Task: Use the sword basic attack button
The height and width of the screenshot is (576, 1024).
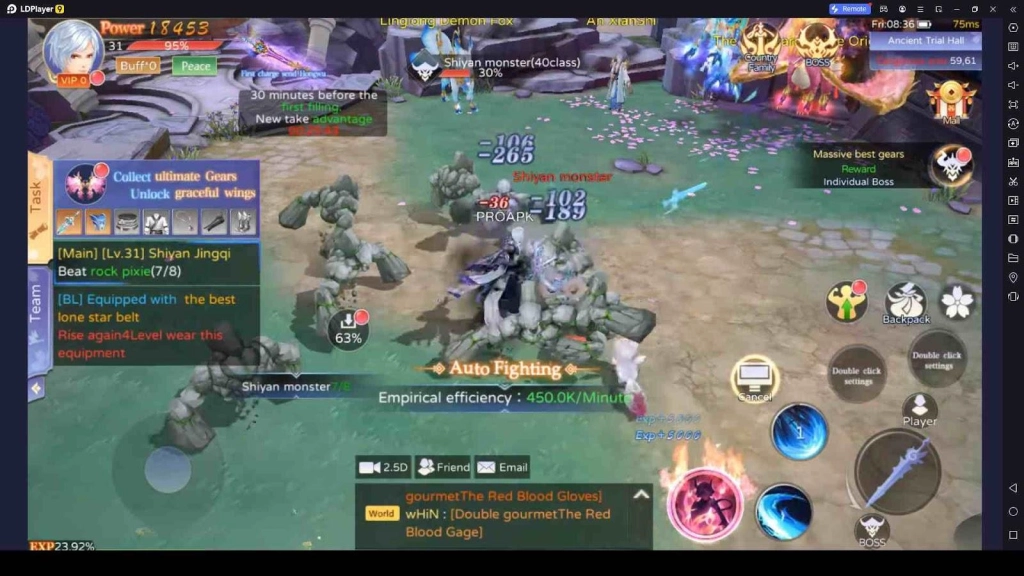Action: 896,471
